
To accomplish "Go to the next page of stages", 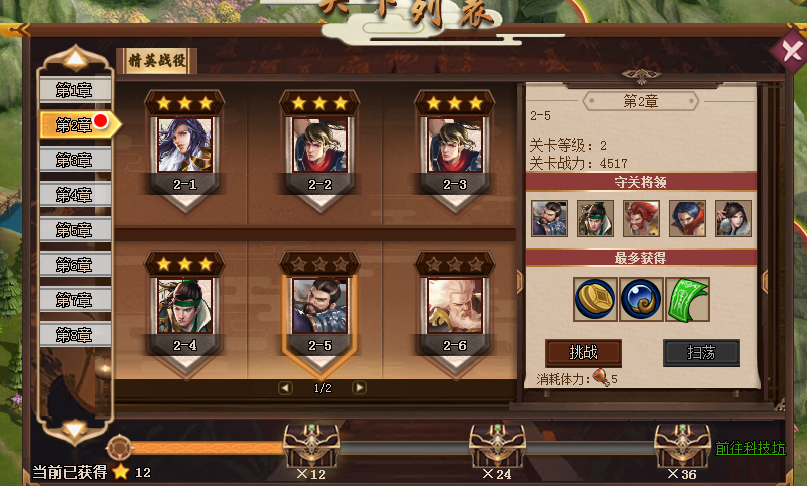I will [x=360, y=387].
